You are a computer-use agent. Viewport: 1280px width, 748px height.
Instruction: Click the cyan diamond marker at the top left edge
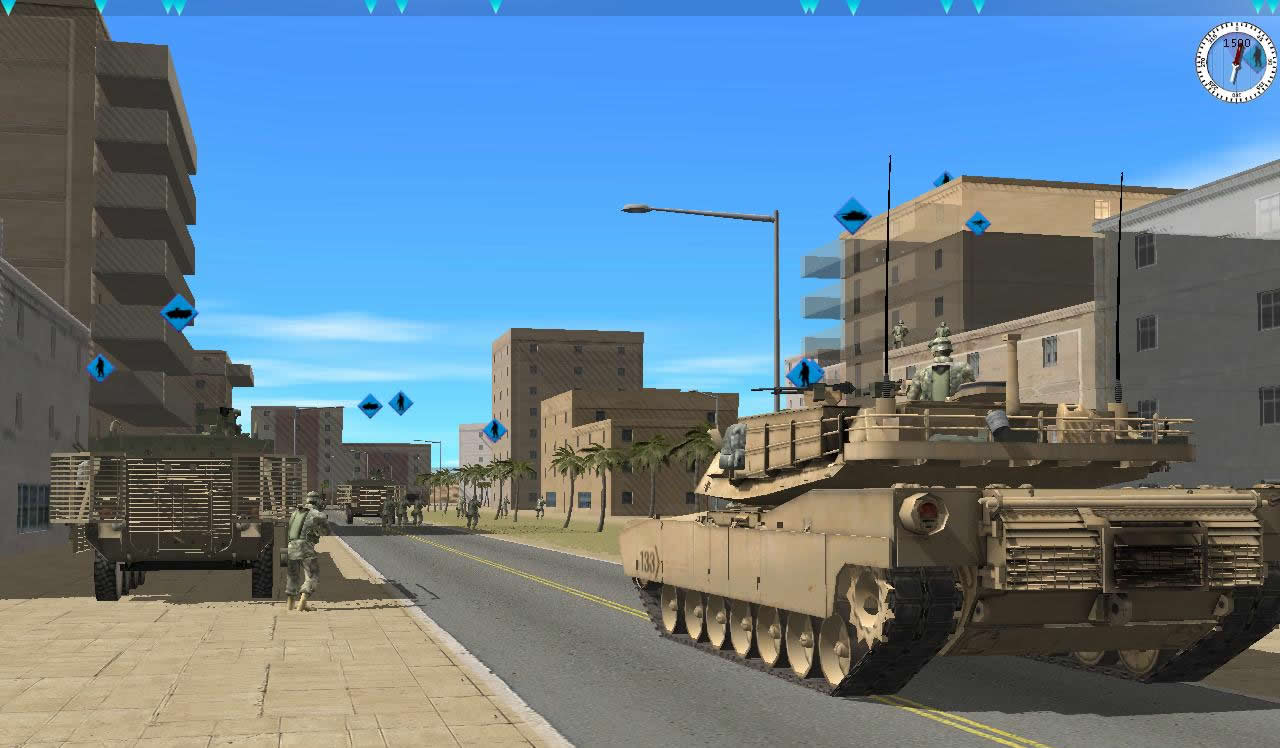(10, 9)
